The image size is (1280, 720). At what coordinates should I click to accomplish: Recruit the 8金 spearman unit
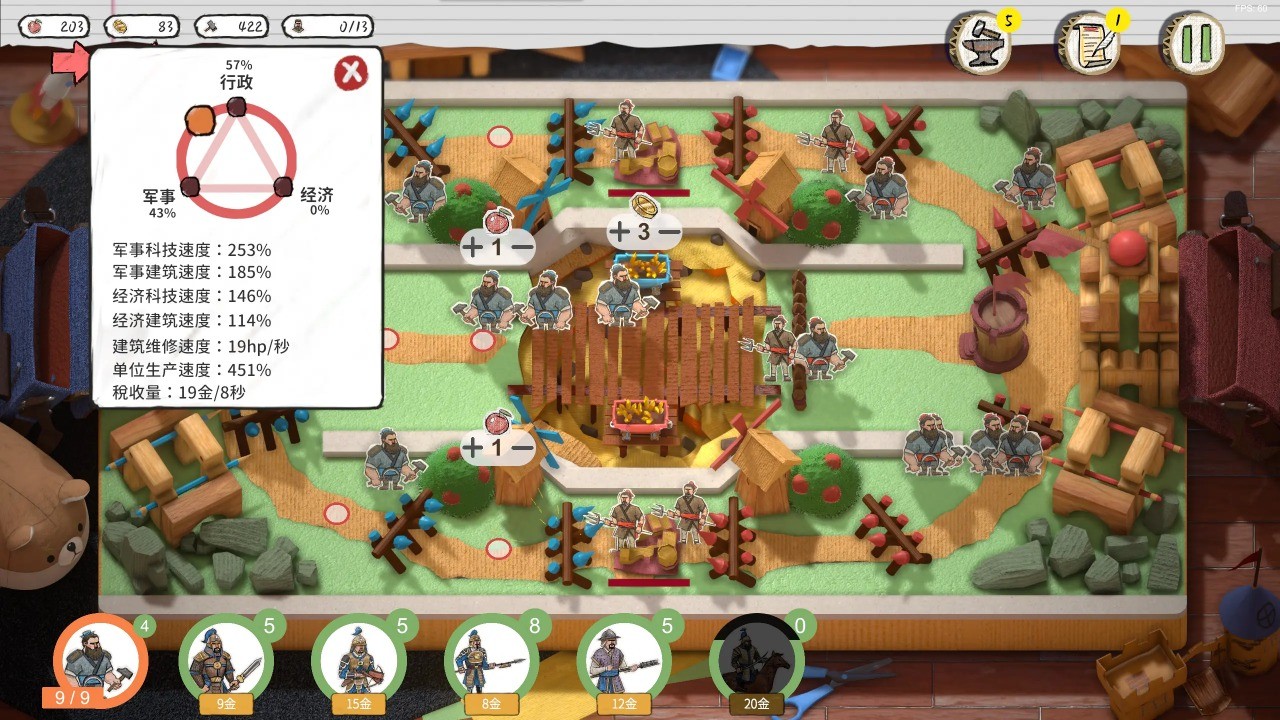491,662
